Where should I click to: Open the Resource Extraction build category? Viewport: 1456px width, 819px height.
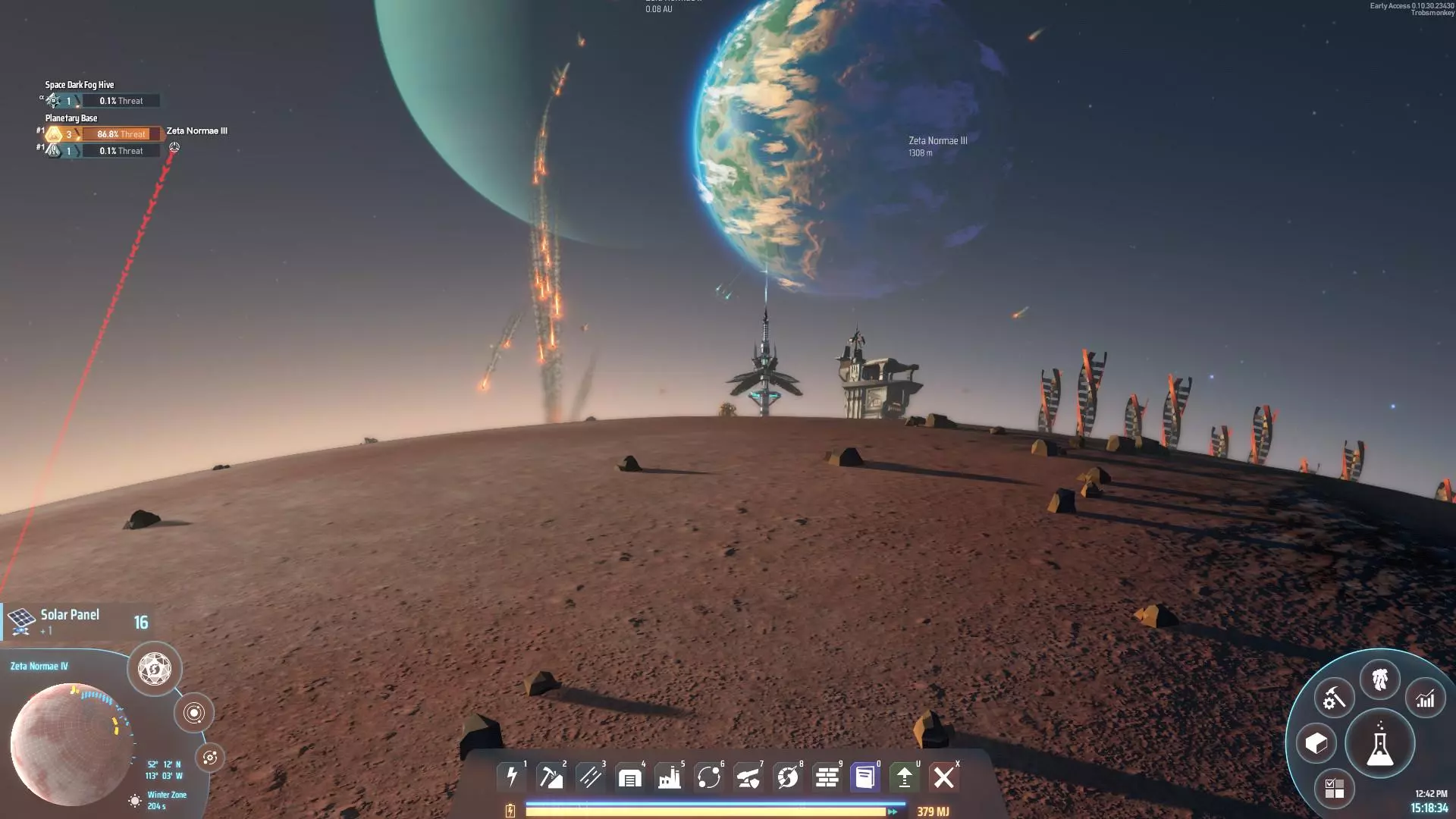pos(551,777)
